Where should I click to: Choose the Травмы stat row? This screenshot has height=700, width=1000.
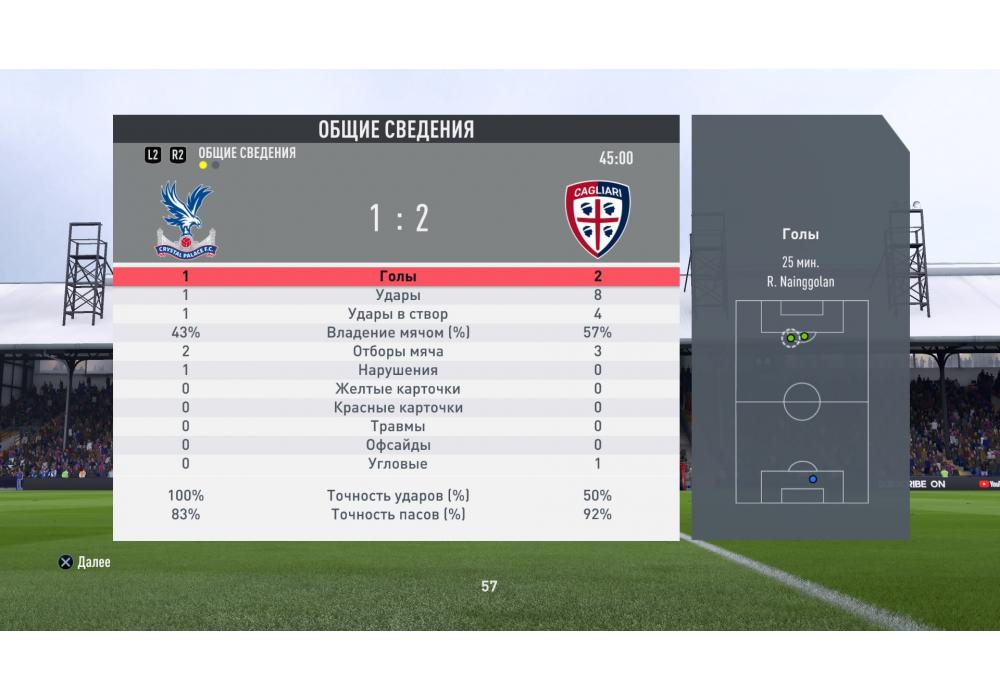tap(397, 426)
